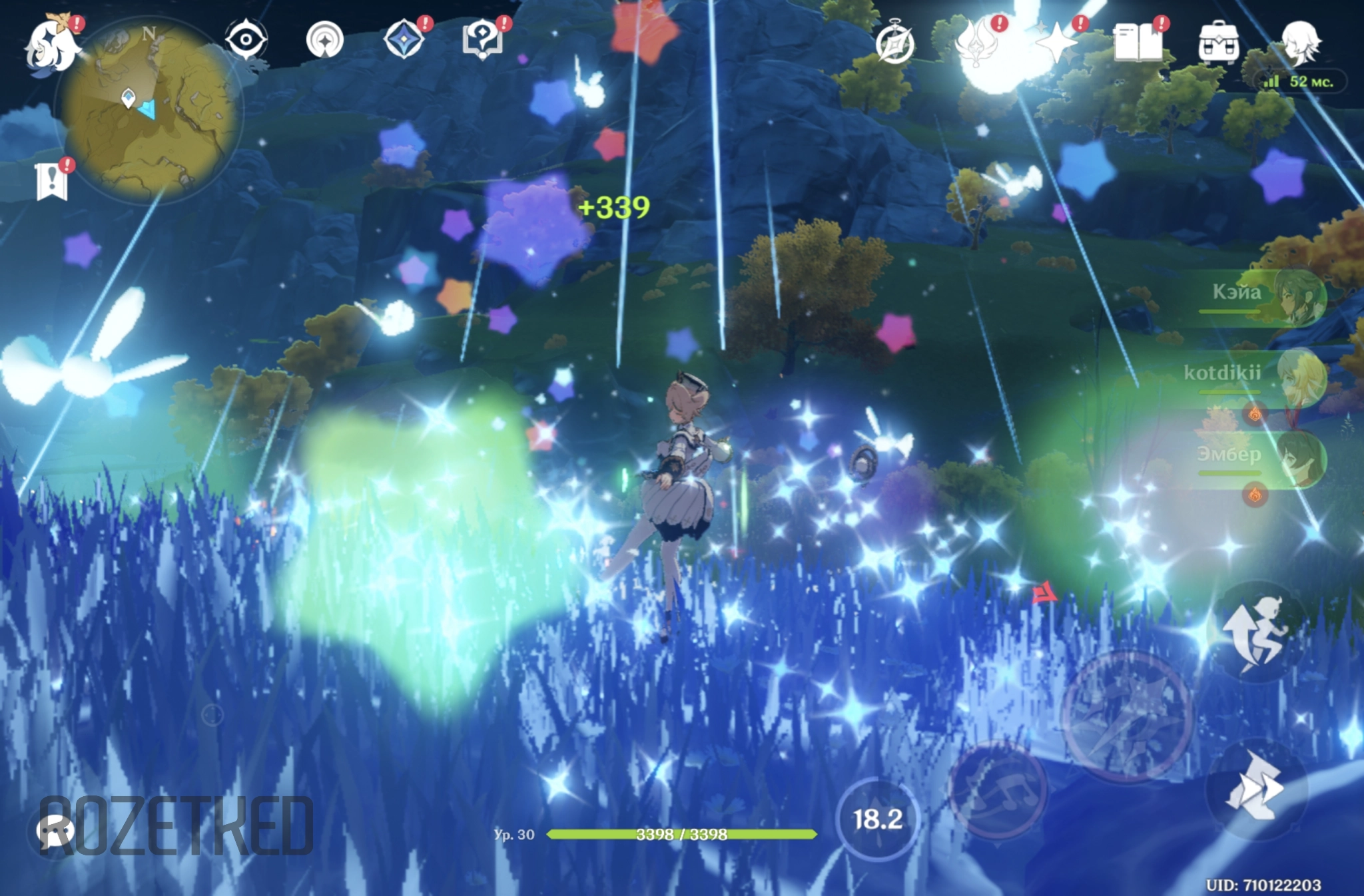Use the normal attack button

[x=1127, y=716]
